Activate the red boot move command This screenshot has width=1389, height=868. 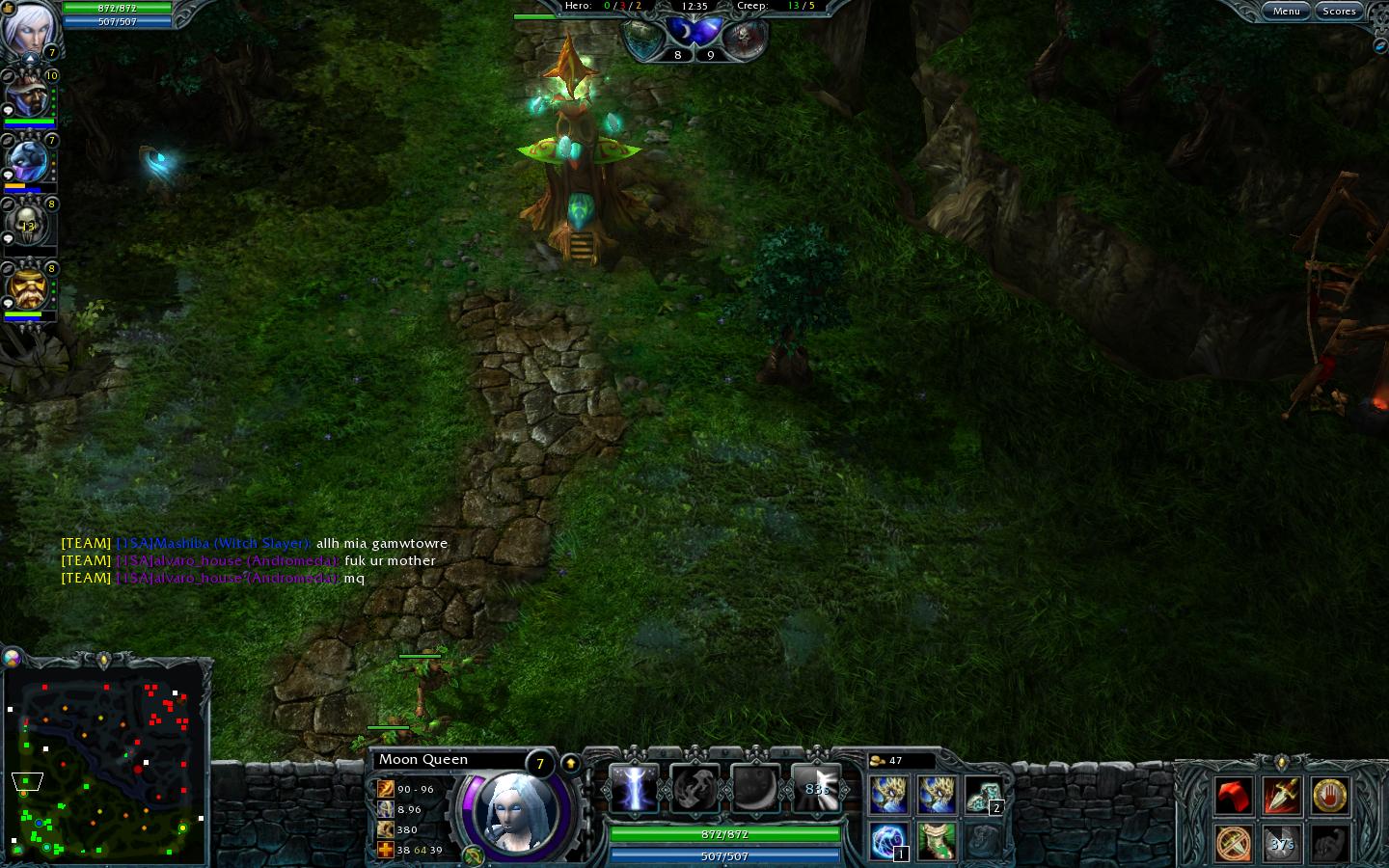[1234, 797]
